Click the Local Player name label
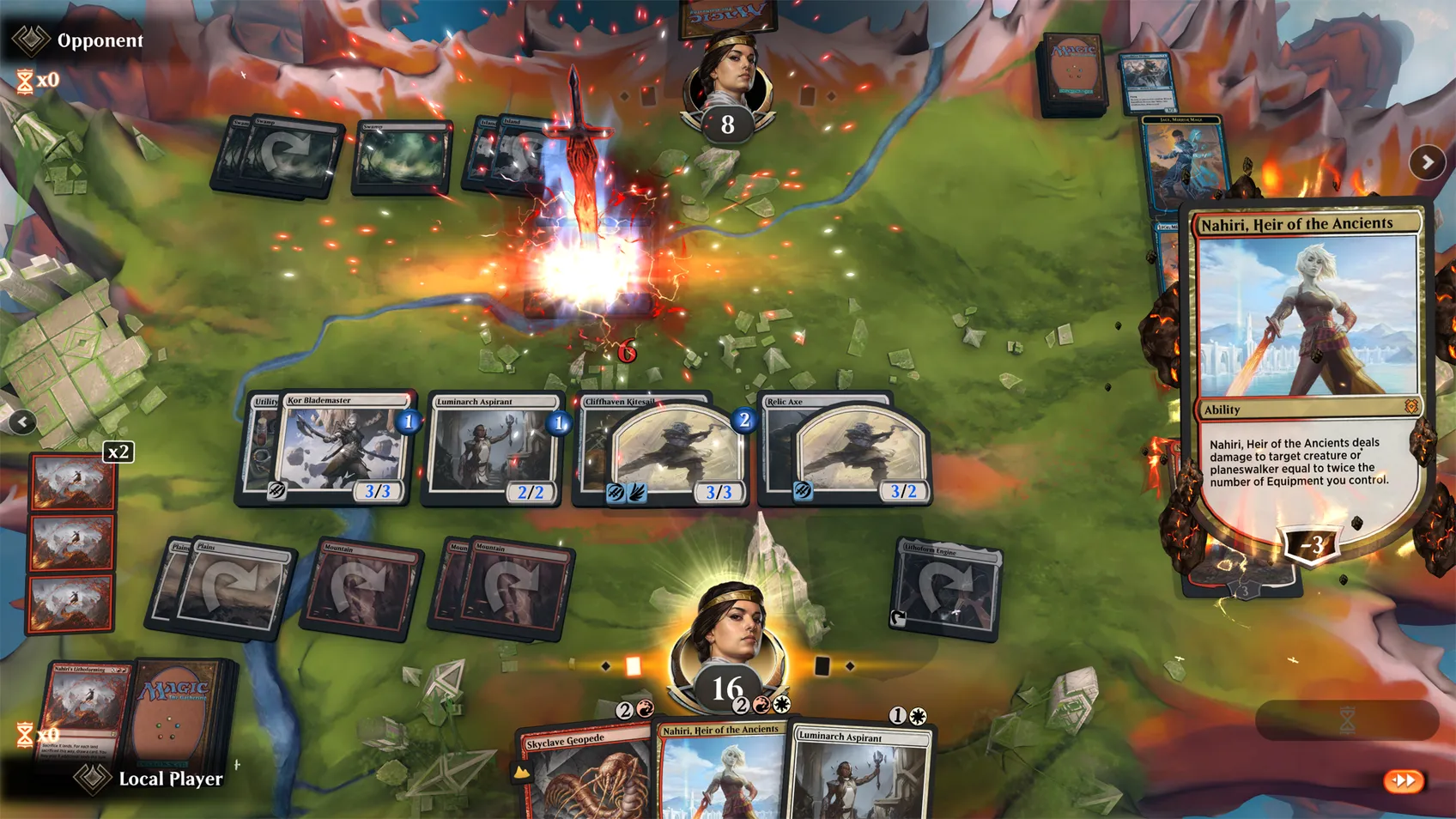Screen dimensions: 1456x819 (x=170, y=780)
